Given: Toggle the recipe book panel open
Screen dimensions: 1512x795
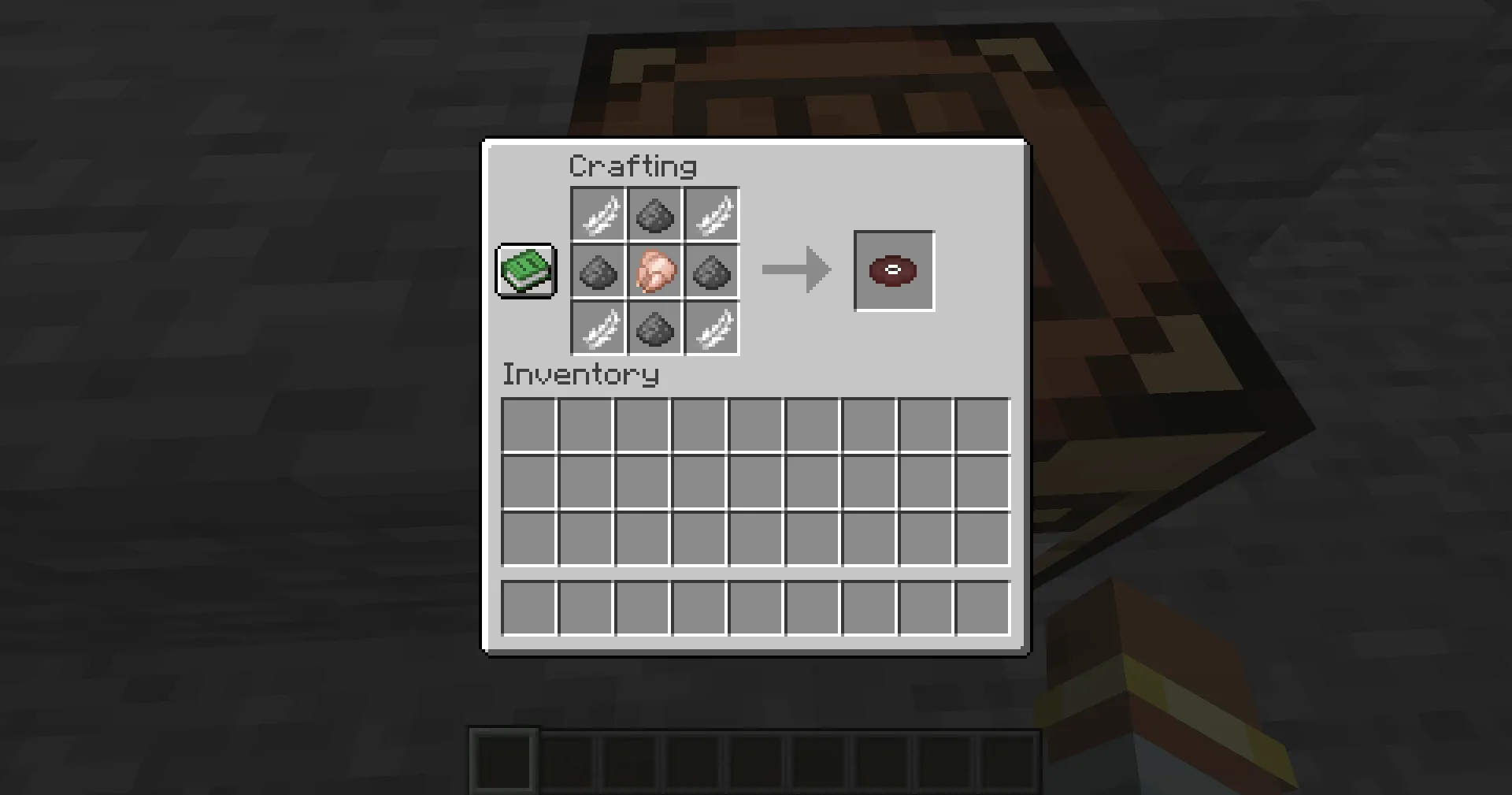Looking at the screenshot, I should (x=526, y=271).
